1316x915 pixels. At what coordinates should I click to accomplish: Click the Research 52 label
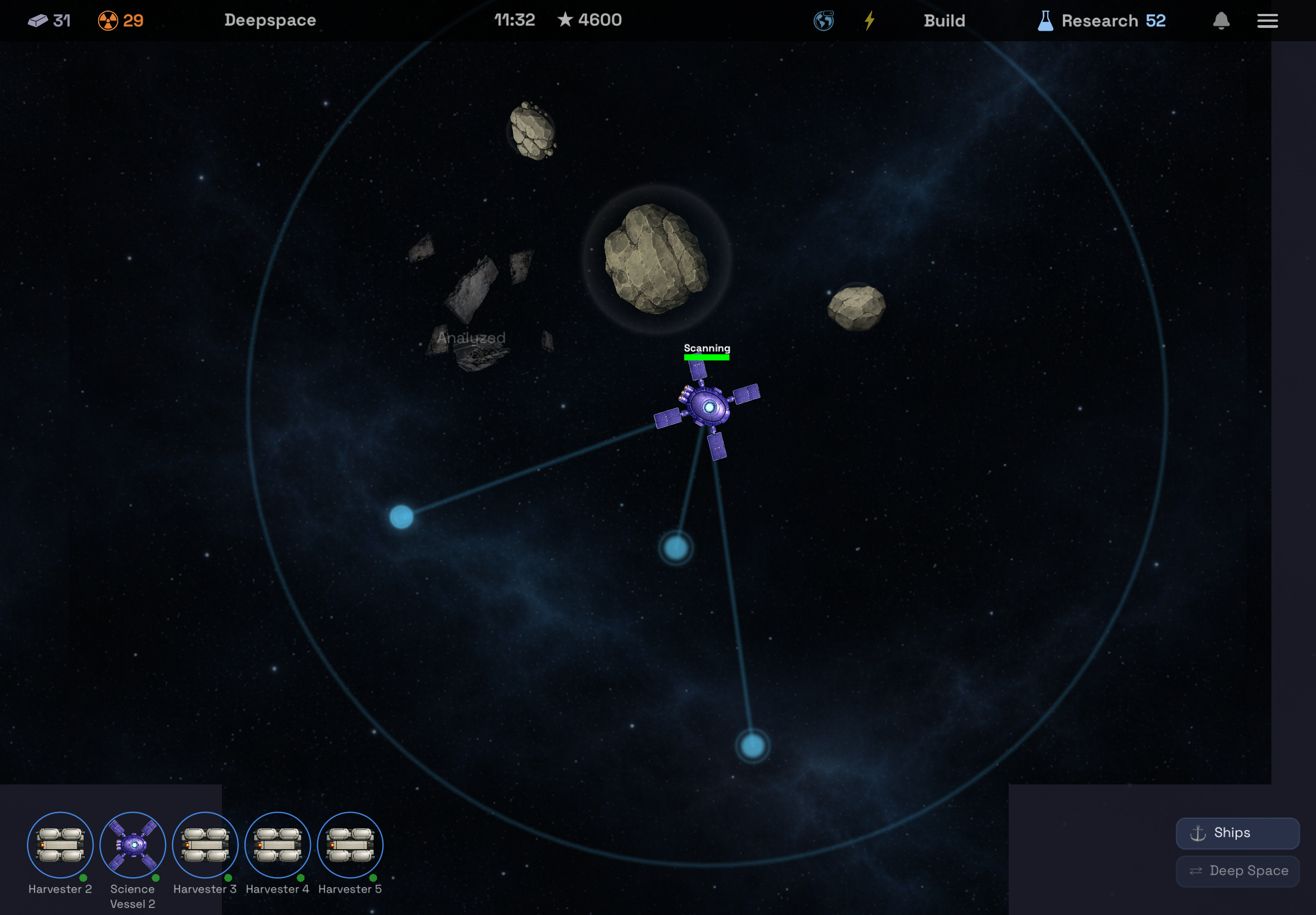(1114, 21)
